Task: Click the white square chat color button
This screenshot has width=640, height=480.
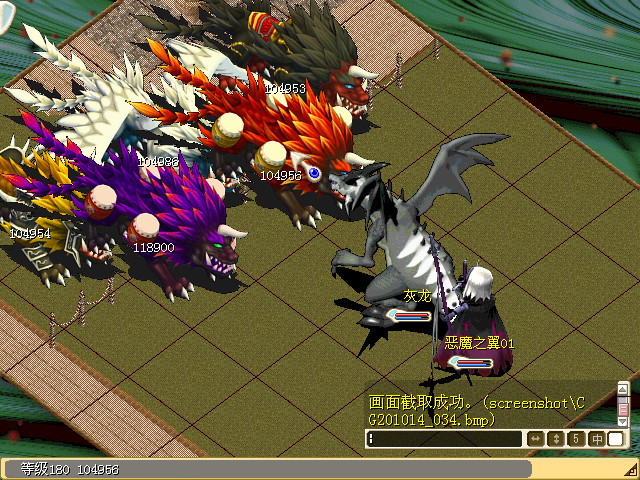Action: 616,439
